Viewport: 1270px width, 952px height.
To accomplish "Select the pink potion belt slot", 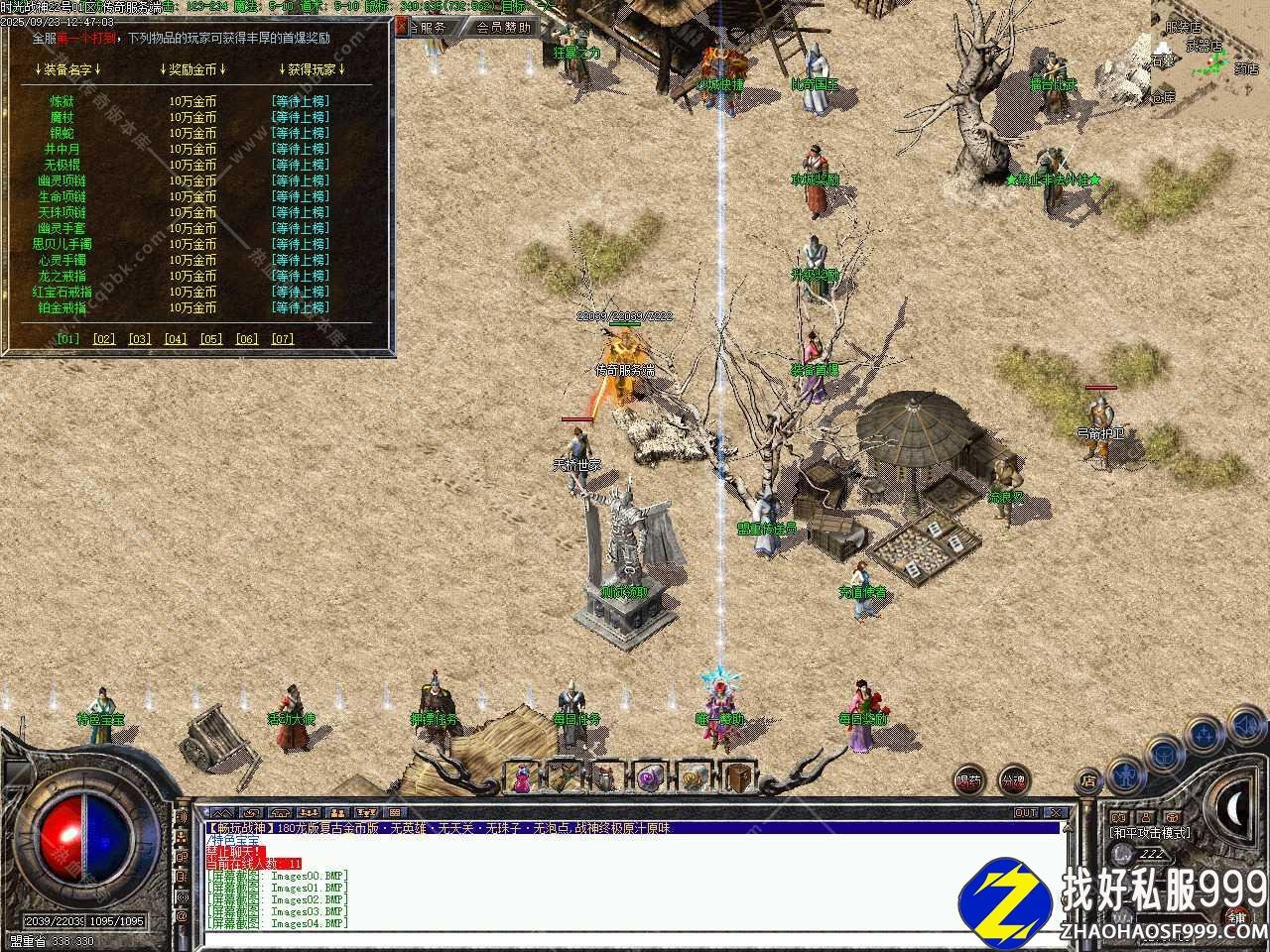I will click(x=521, y=777).
